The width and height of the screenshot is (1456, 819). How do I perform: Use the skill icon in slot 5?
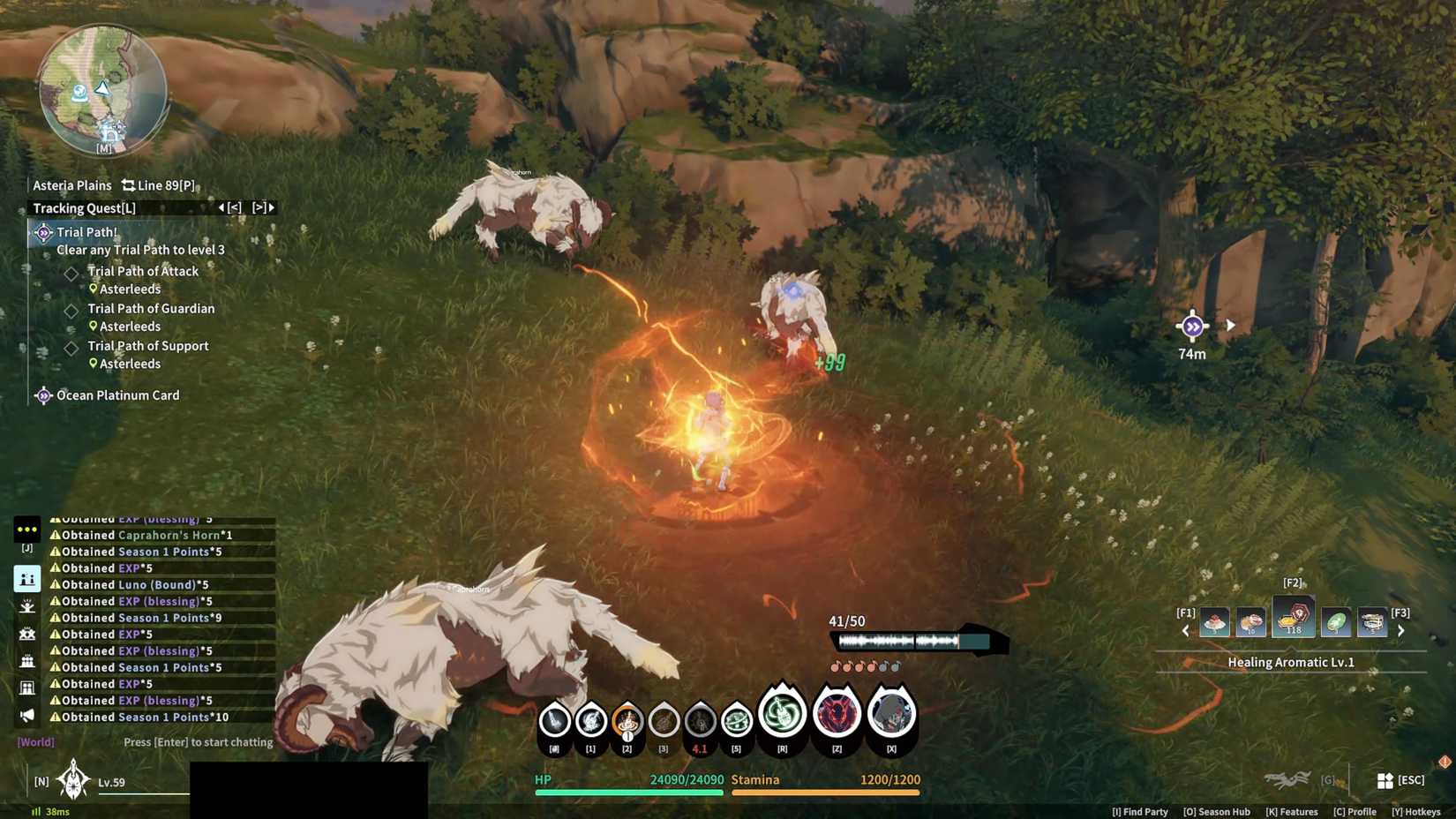point(736,722)
